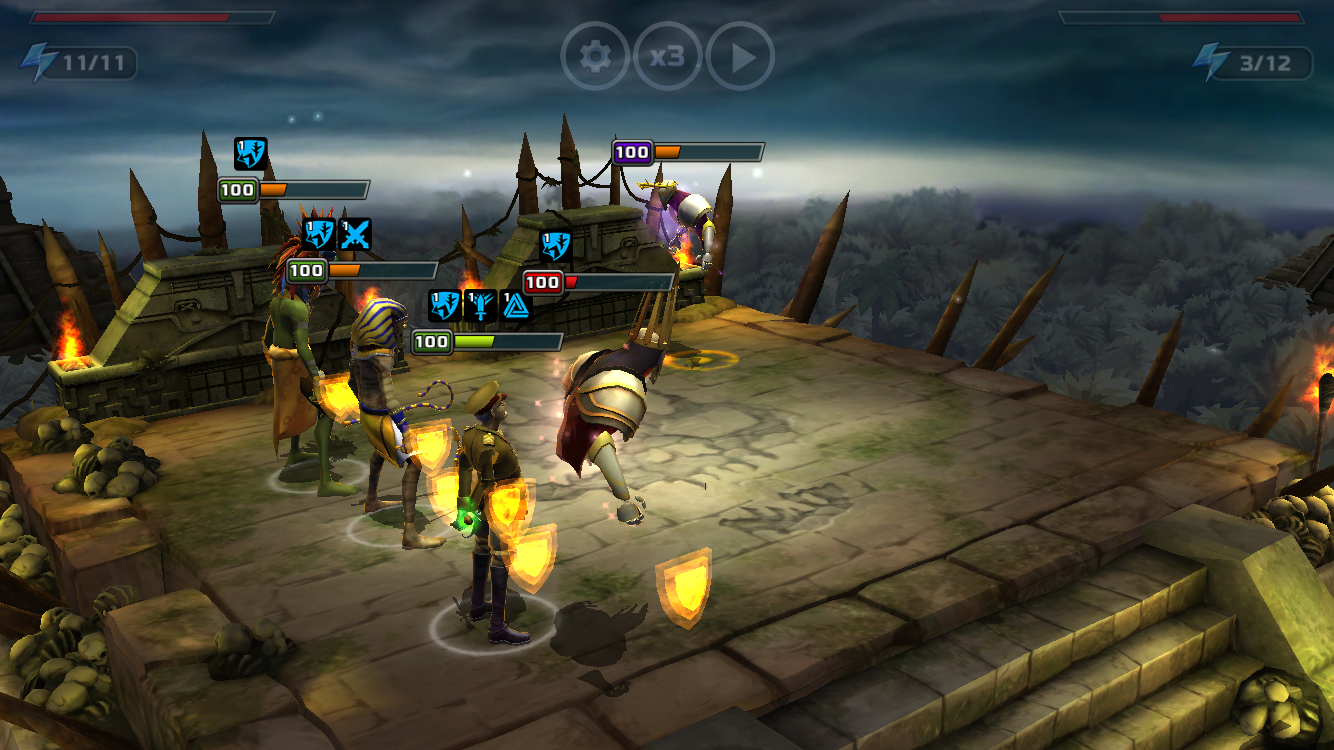This screenshot has height=750, width=1334.
Task: Toggle the x3 battle speed button
Action: (667, 57)
